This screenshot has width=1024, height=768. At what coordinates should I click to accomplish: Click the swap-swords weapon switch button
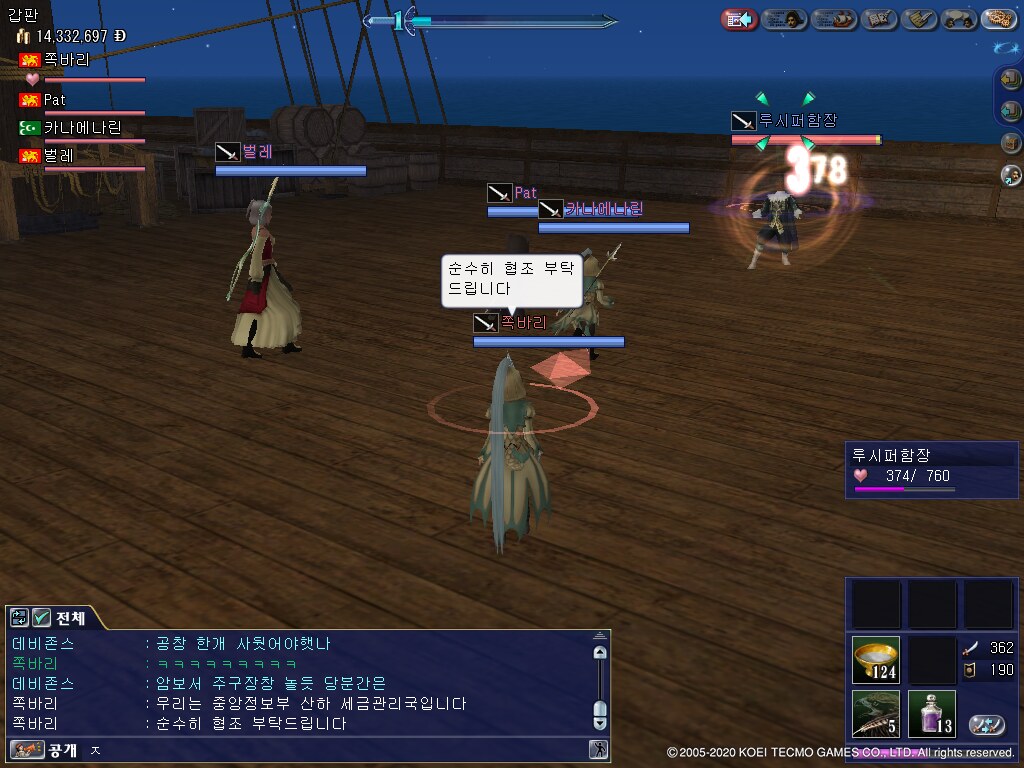click(986, 725)
